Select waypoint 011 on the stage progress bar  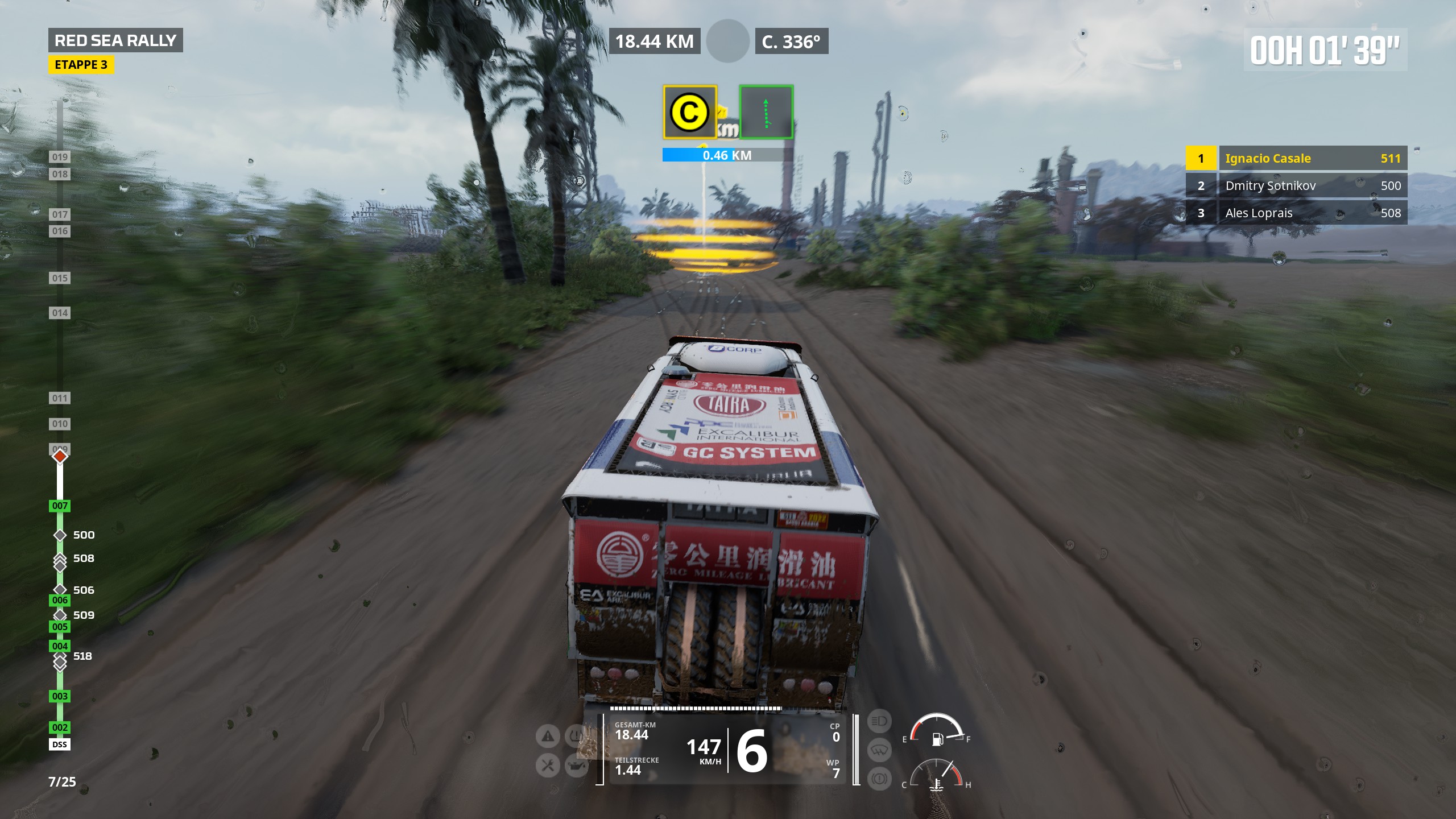pyautogui.click(x=60, y=398)
